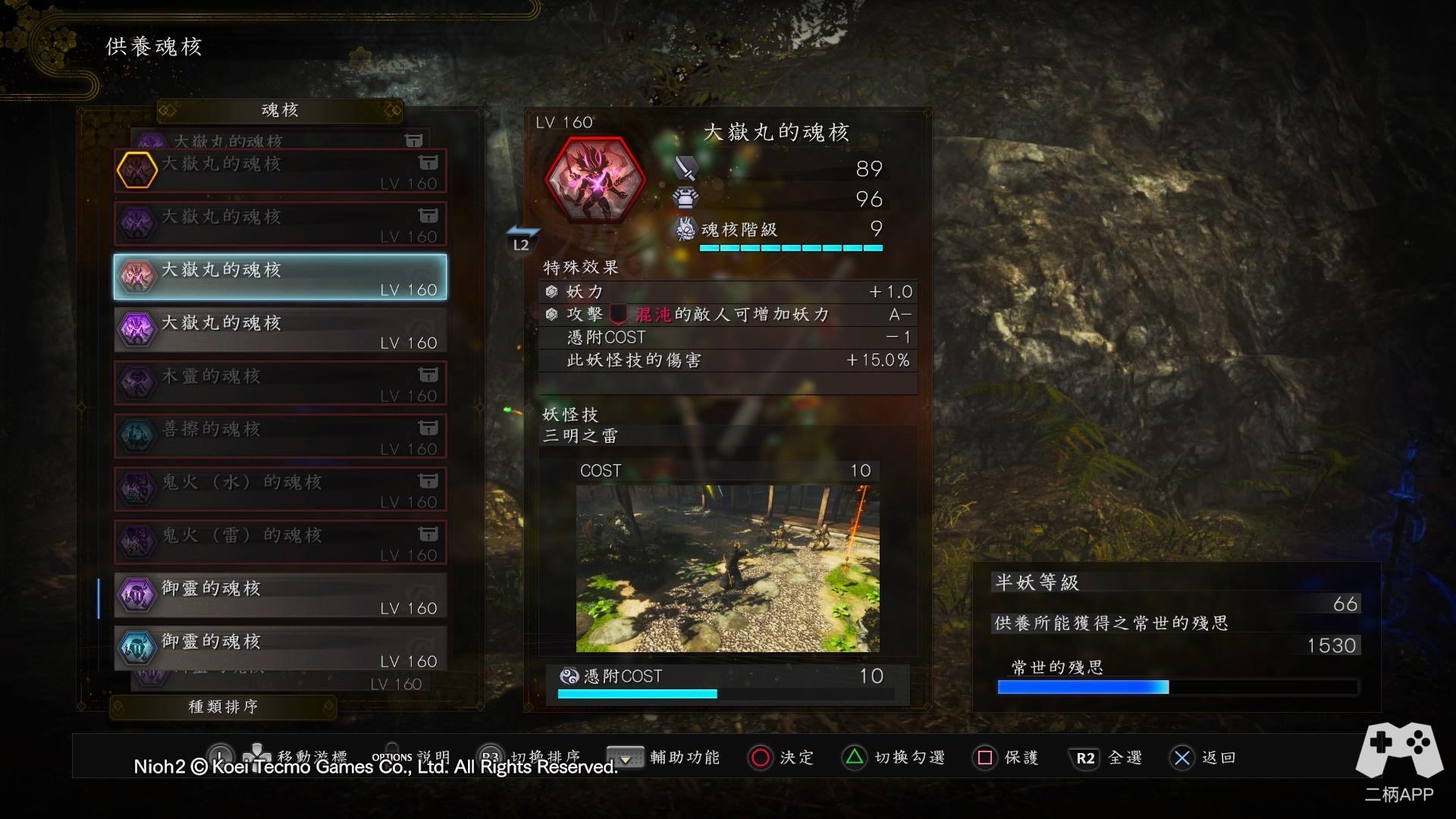Screen dimensions: 1456x819
Task: Select the blue-icon 御靈的魂核
Action: 280,648
